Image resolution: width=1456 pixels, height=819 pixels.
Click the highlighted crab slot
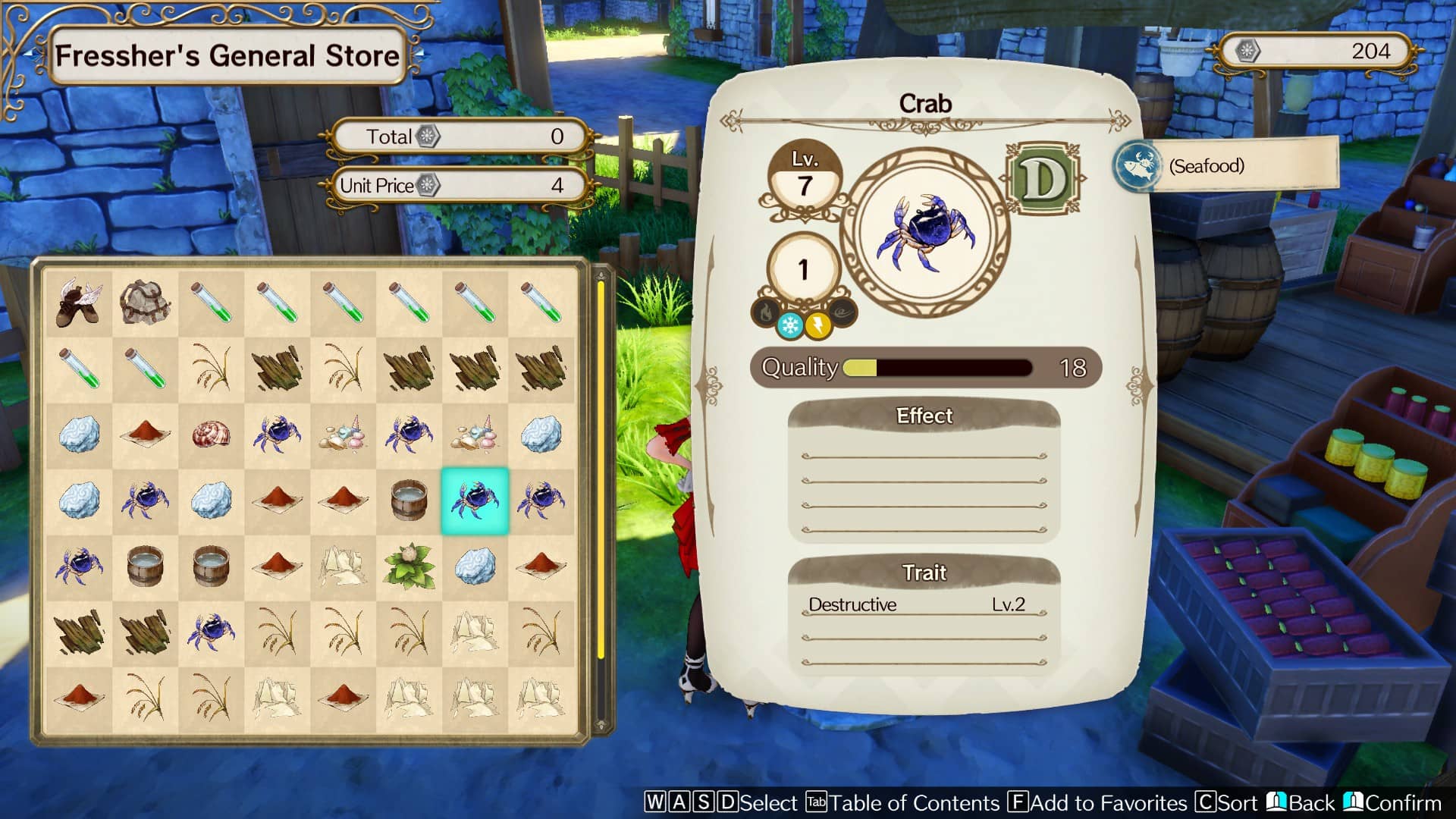[x=475, y=500]
